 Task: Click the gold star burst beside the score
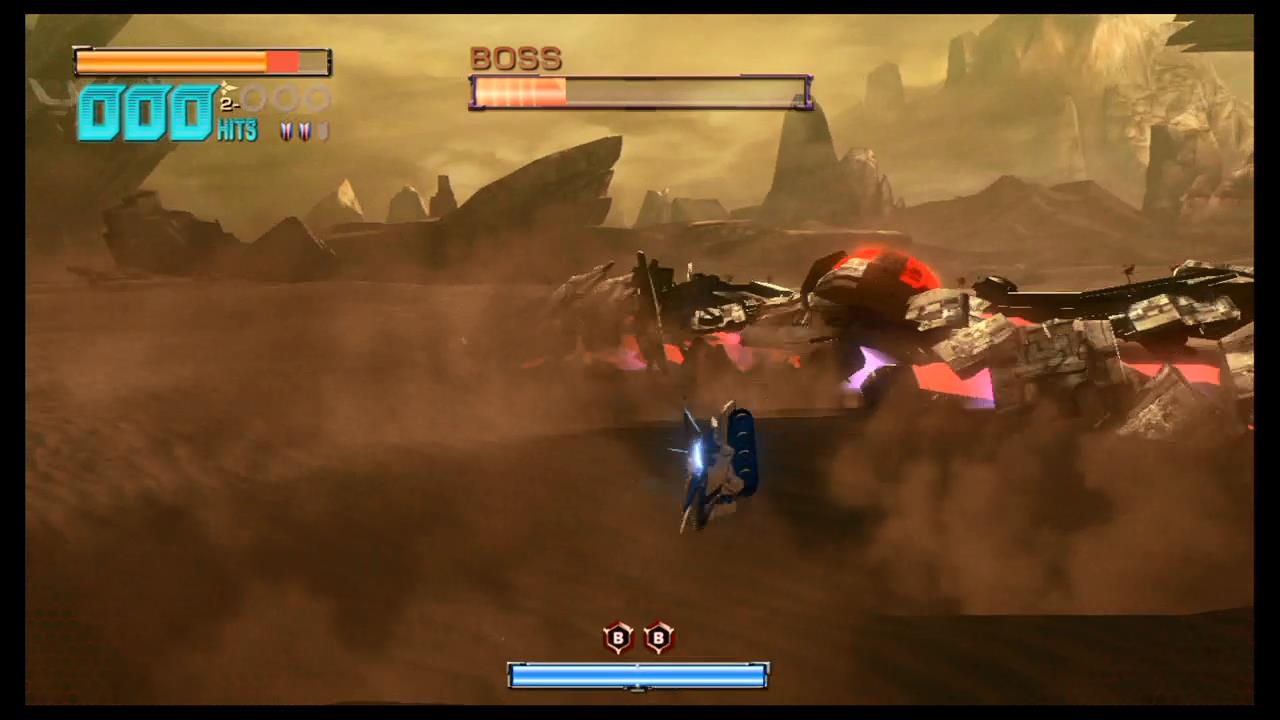pyautogui.click(x=226, y=86)
